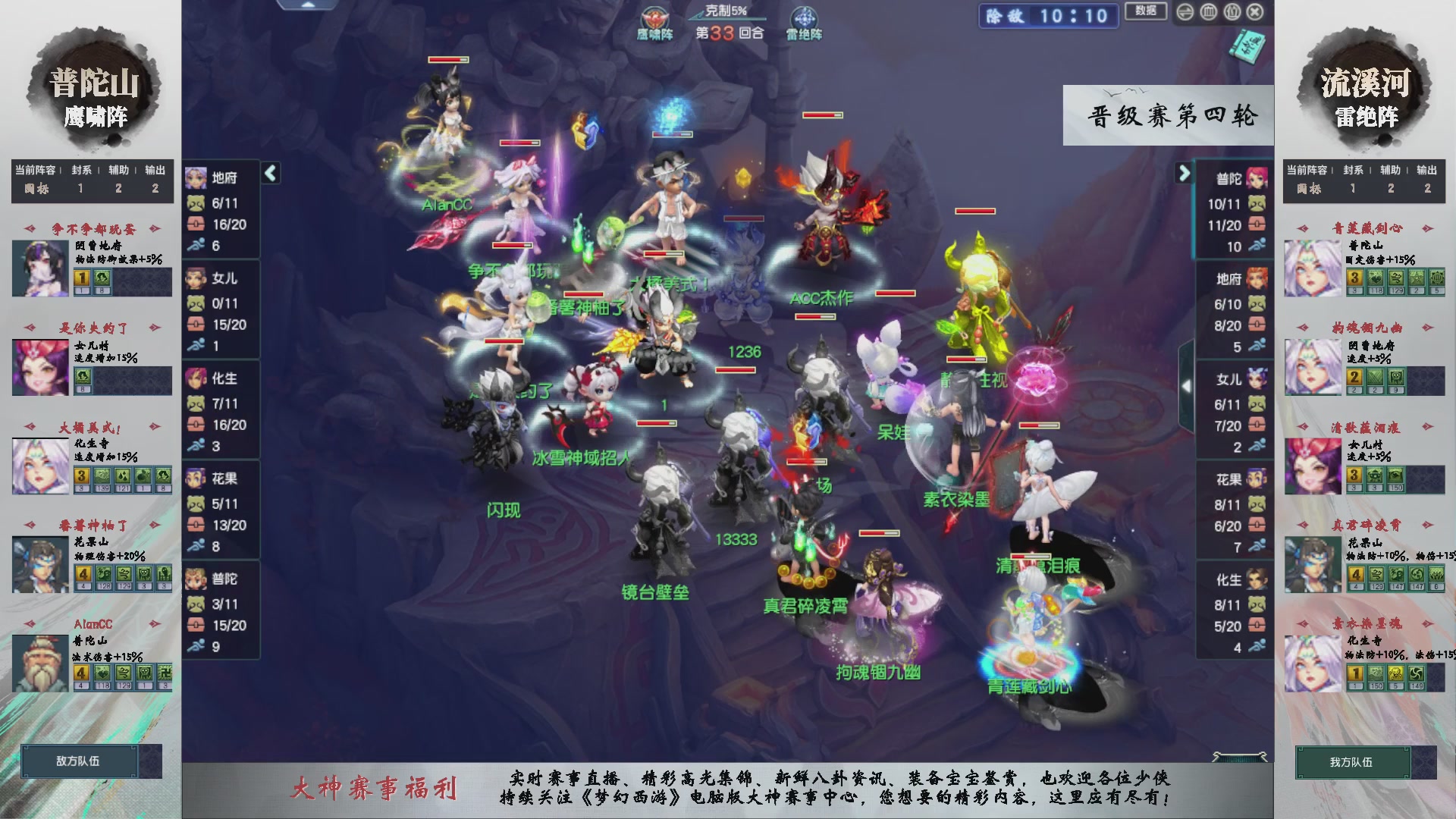Click AlanCC's portrait thumbnail in the left sidebar

click(x=39, y=664)
